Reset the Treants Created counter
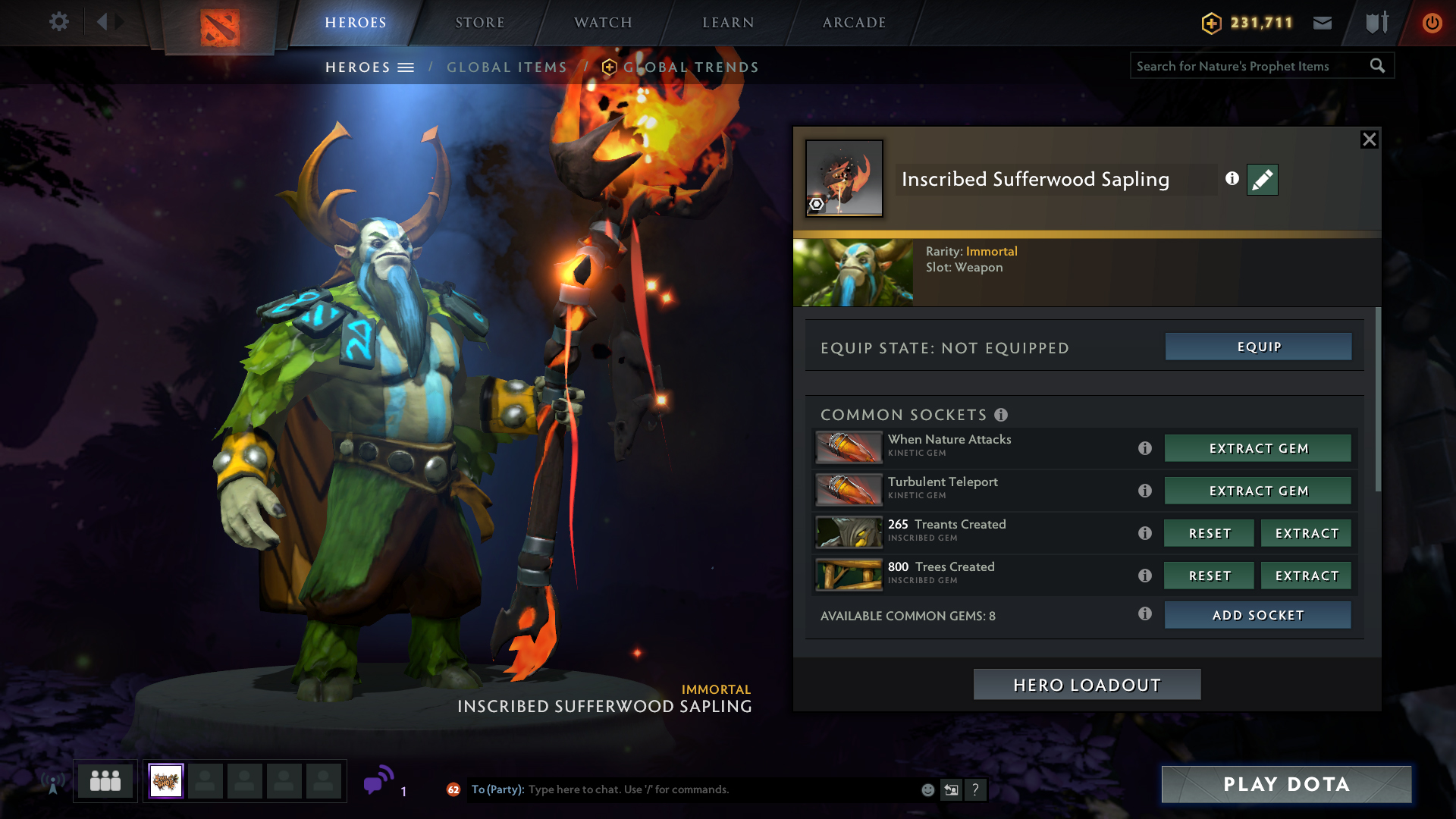This screenshot has width=1456, height=819. (x=1209, y=533)
